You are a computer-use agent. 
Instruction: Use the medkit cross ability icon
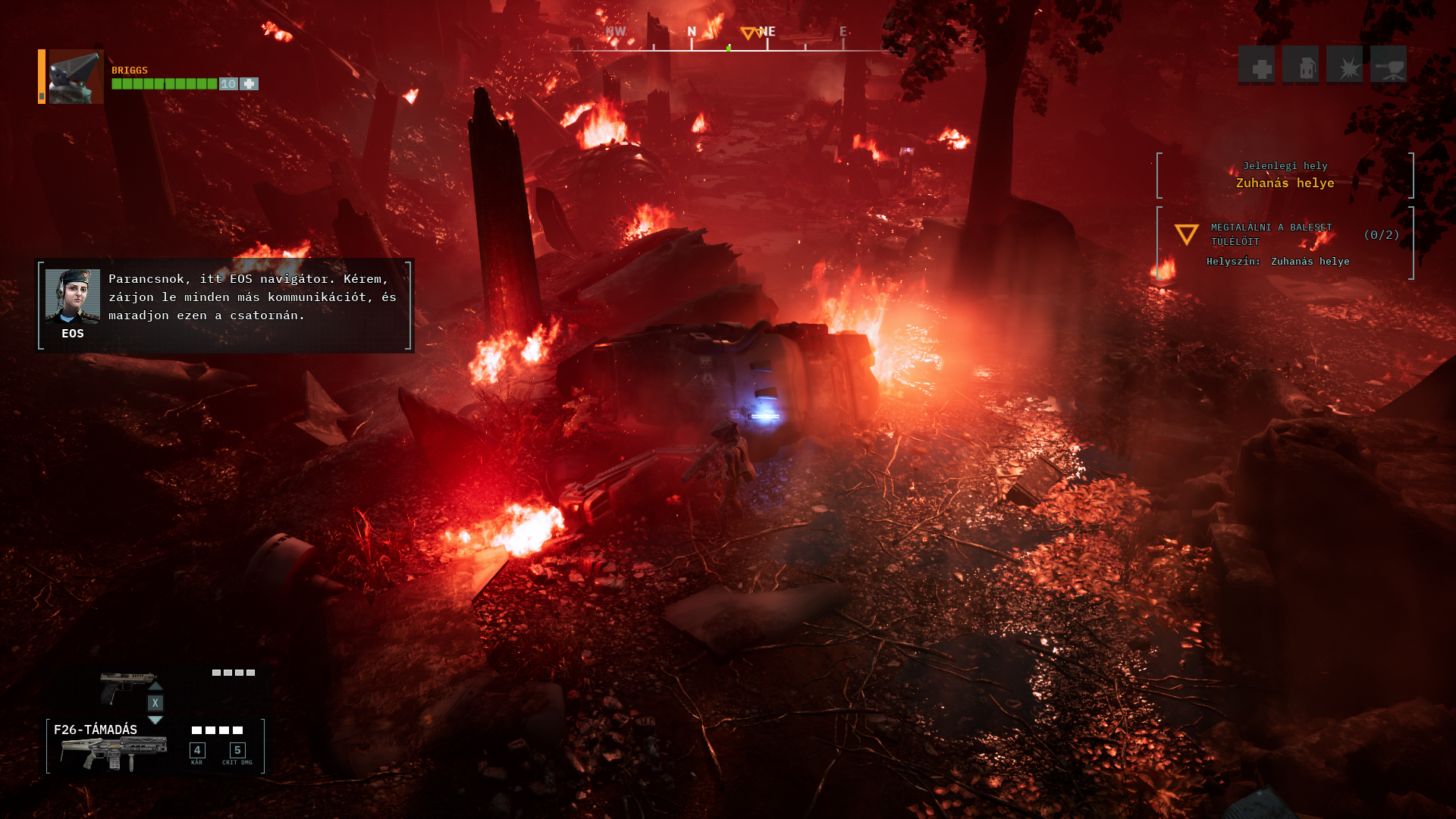click(x=1257, y=65)
